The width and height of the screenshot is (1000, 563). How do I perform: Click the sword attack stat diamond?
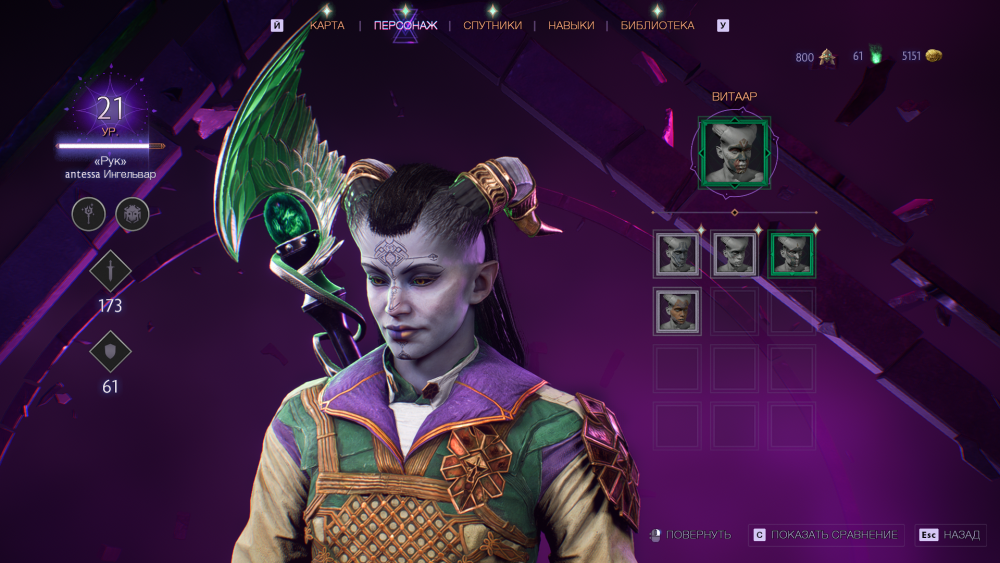[110, 272]
